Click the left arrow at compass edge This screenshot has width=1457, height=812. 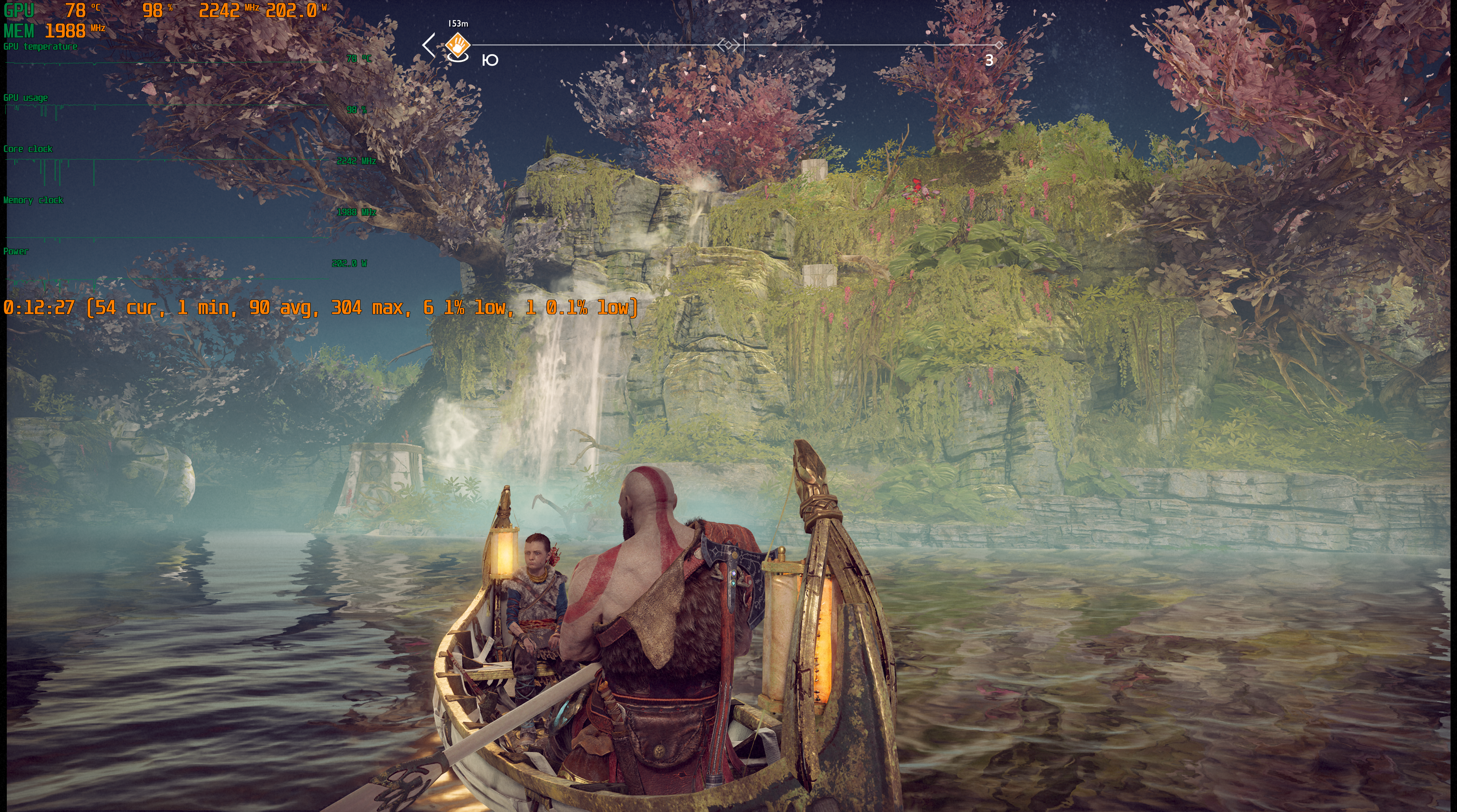pyautogui.click(x=429, y=45)
